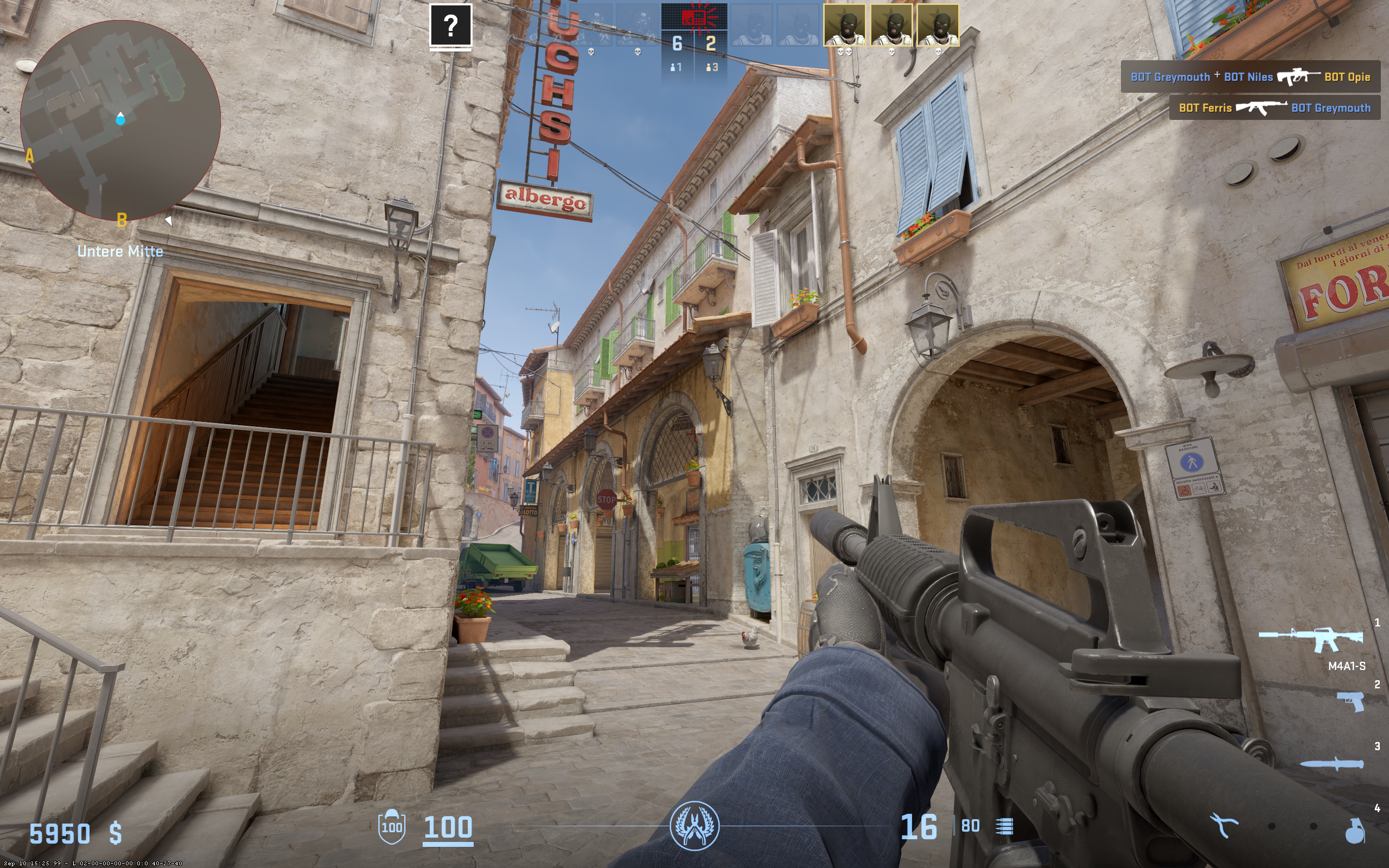Click the red bomb planted indicator
The height and width of the screenshot is (868, 1389).
[694, 17]
